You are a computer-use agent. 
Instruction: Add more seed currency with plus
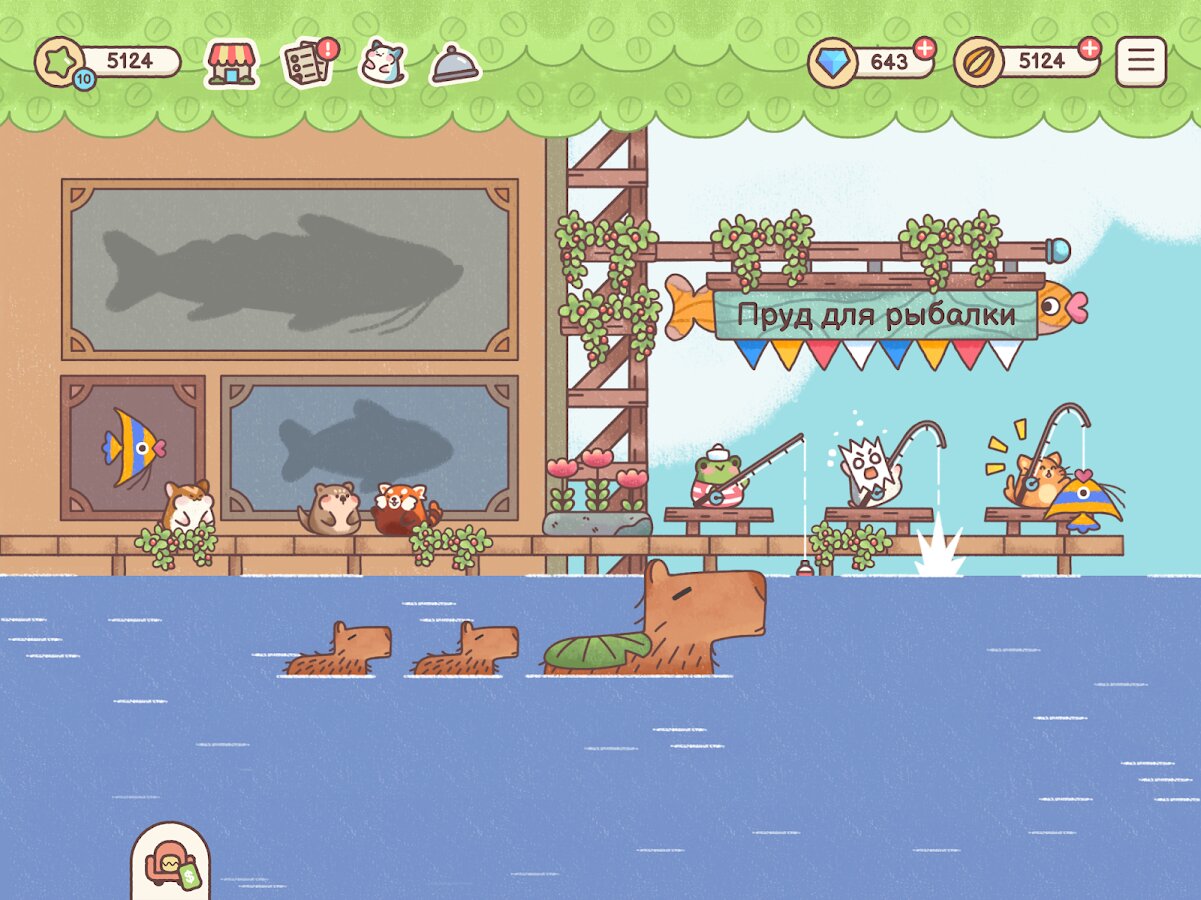1089,48
